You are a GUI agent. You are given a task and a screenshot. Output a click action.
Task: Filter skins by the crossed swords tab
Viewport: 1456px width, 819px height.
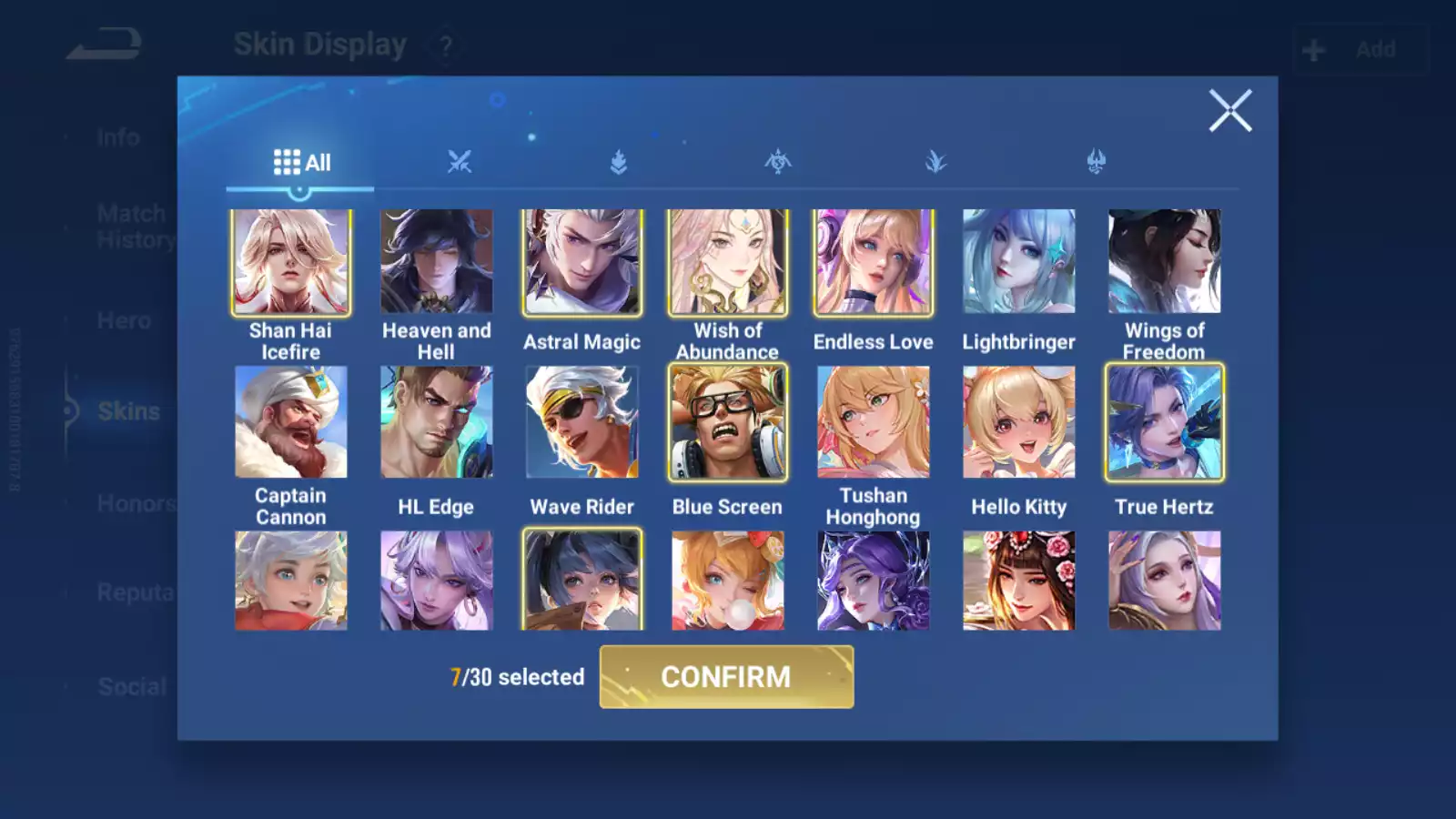[460, 163]
